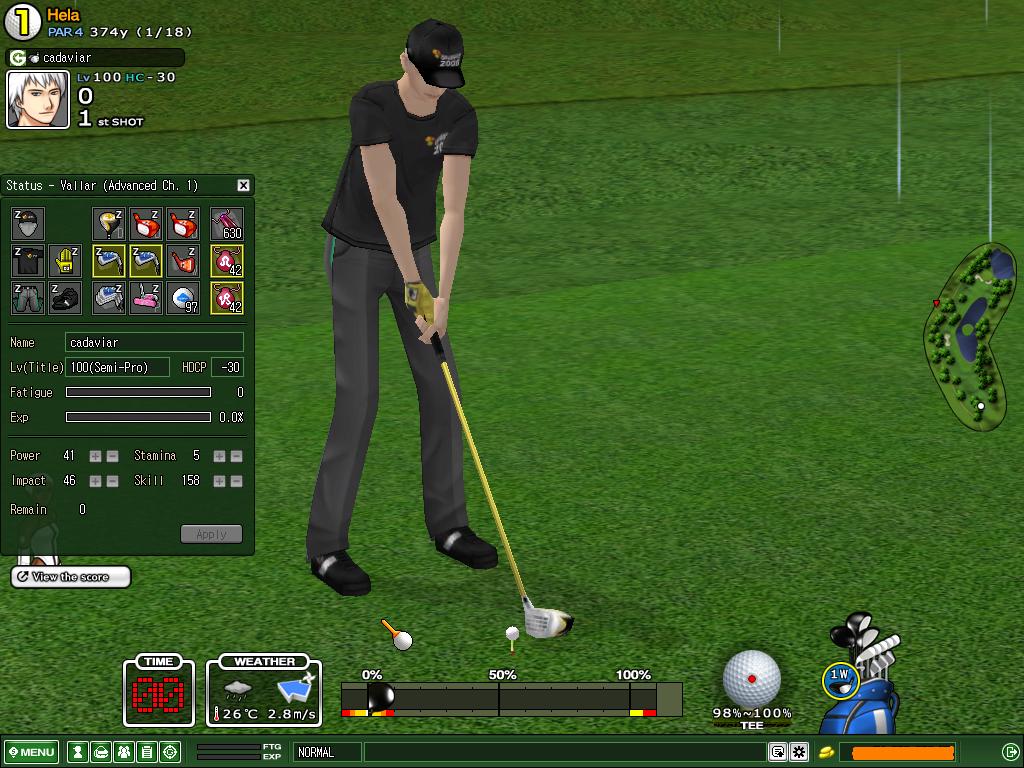Select the cap equipment slot
Image resolution: width=1024 pixels, height=768 pixels.
[x=28, y=224]
